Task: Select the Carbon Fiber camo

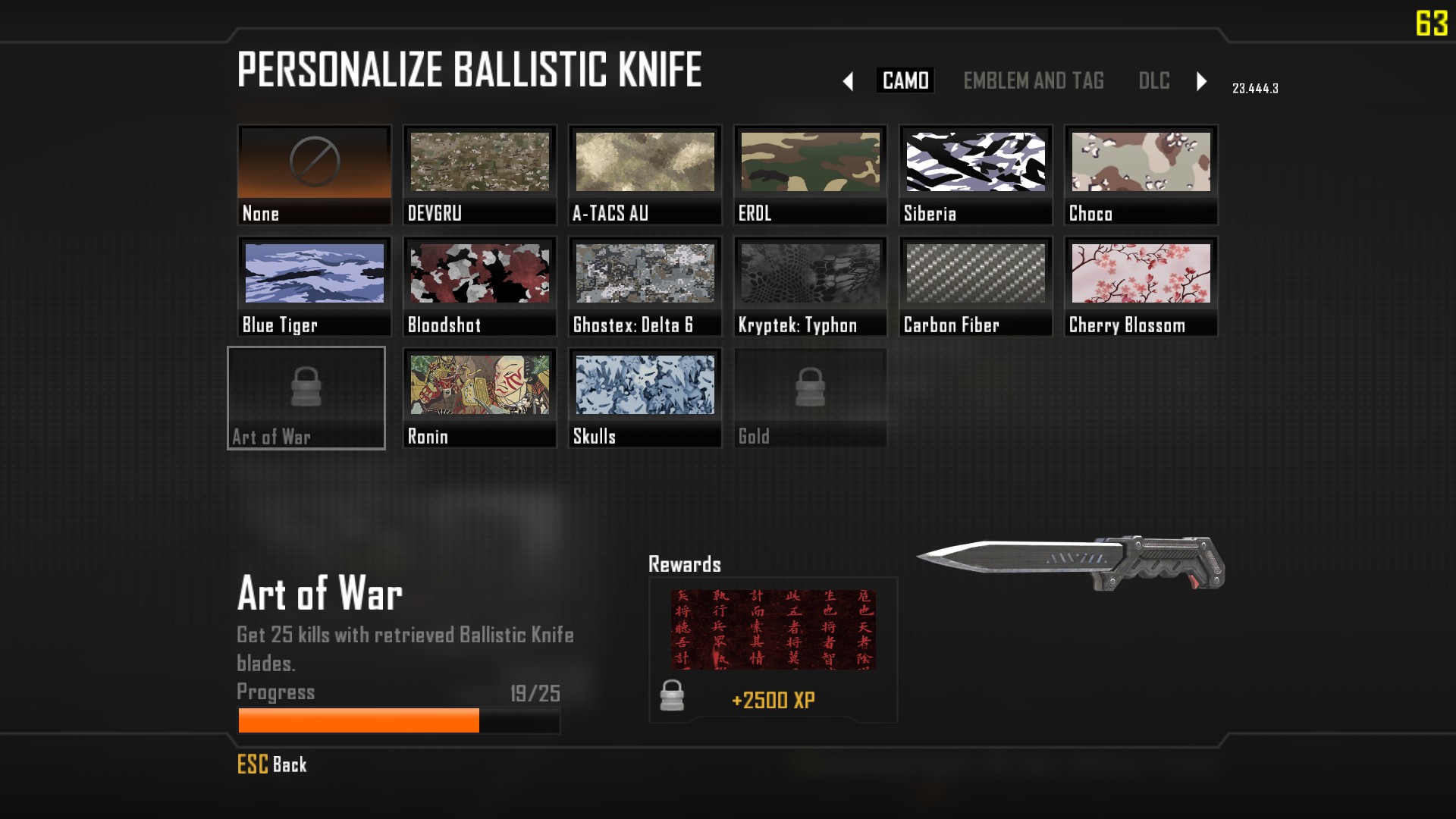Action: point(975,286)
